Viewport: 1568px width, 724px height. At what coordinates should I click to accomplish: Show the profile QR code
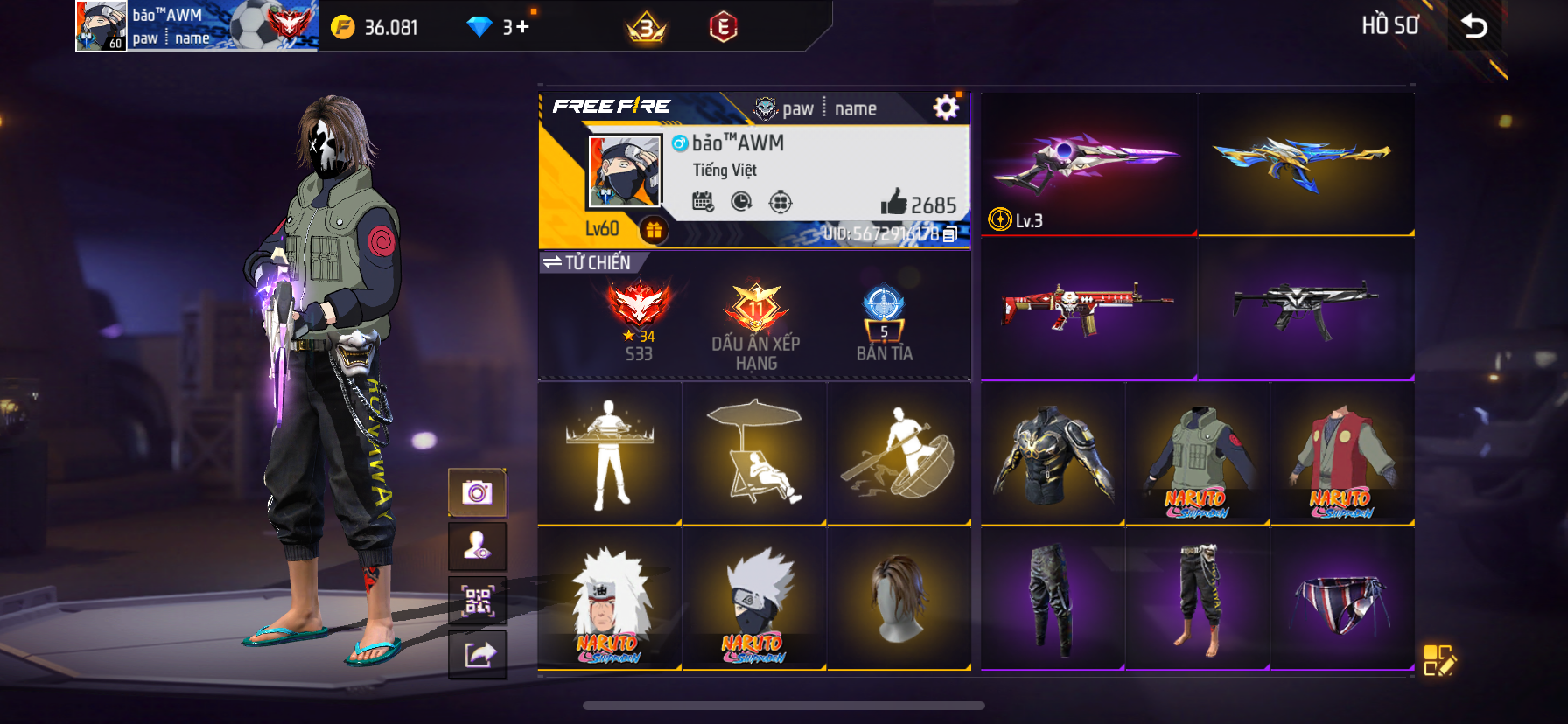coord(477,601)
